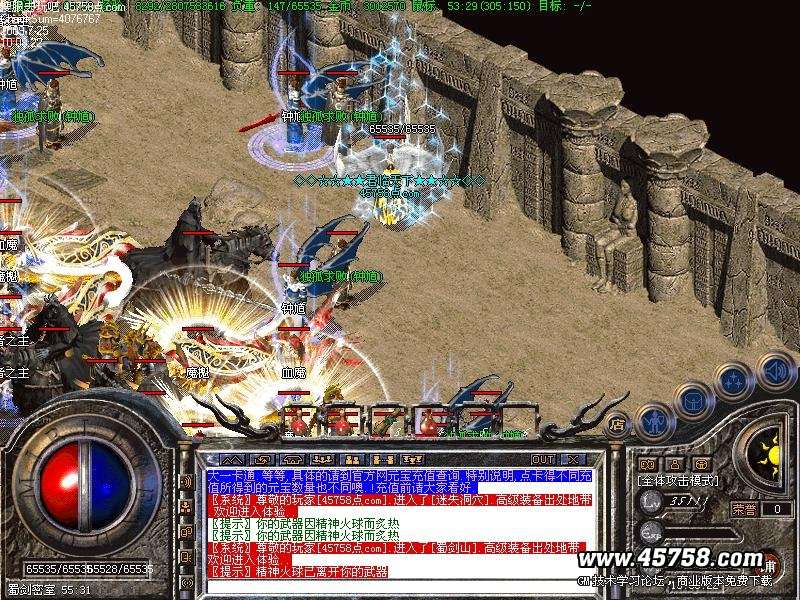800x600 pixels.
Task: Open the skills round button with sparkles
Action: point(733,381)
